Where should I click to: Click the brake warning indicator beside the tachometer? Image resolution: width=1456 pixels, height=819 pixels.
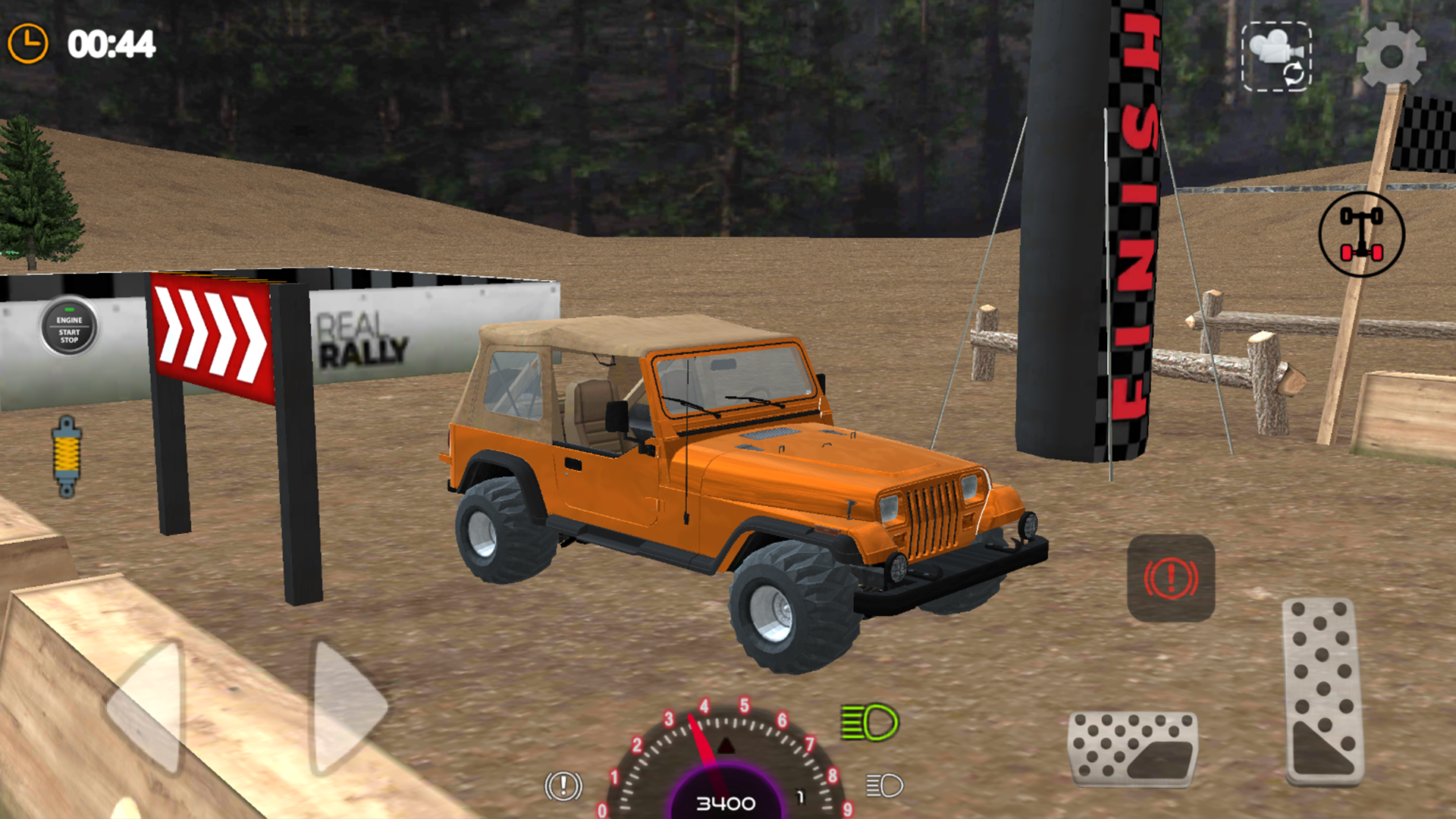562,786
